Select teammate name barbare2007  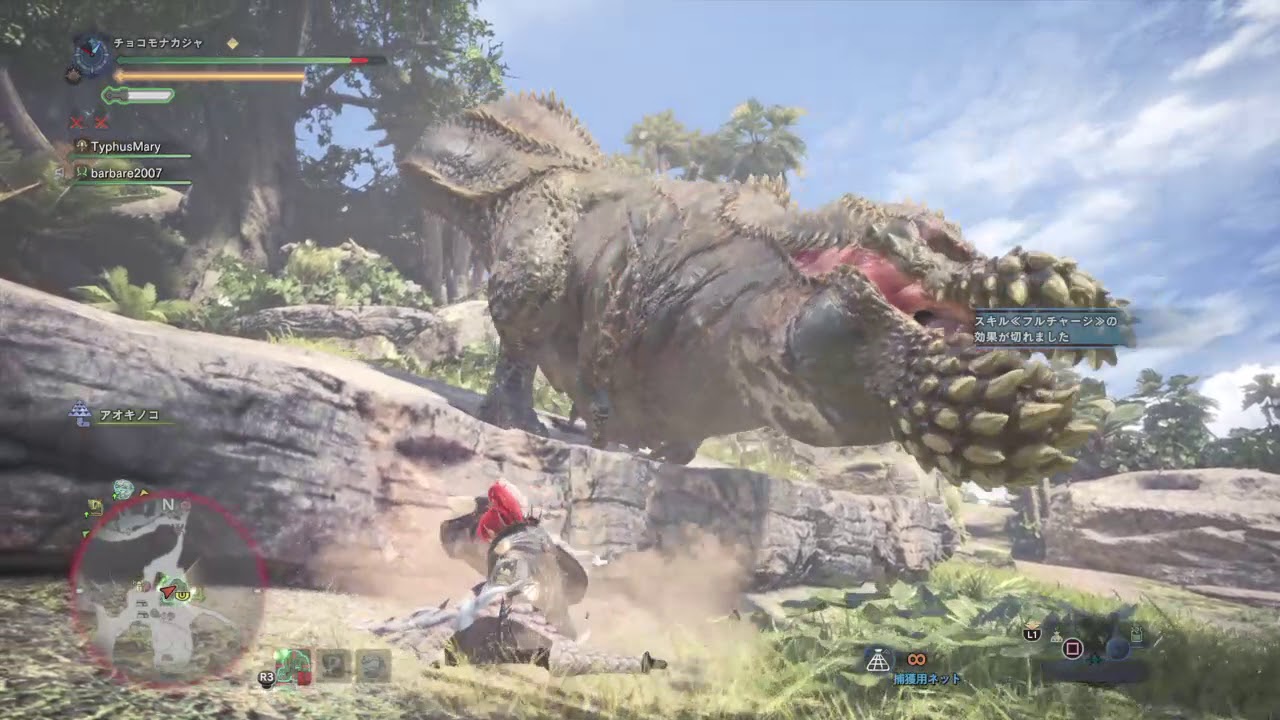(125, 174)
